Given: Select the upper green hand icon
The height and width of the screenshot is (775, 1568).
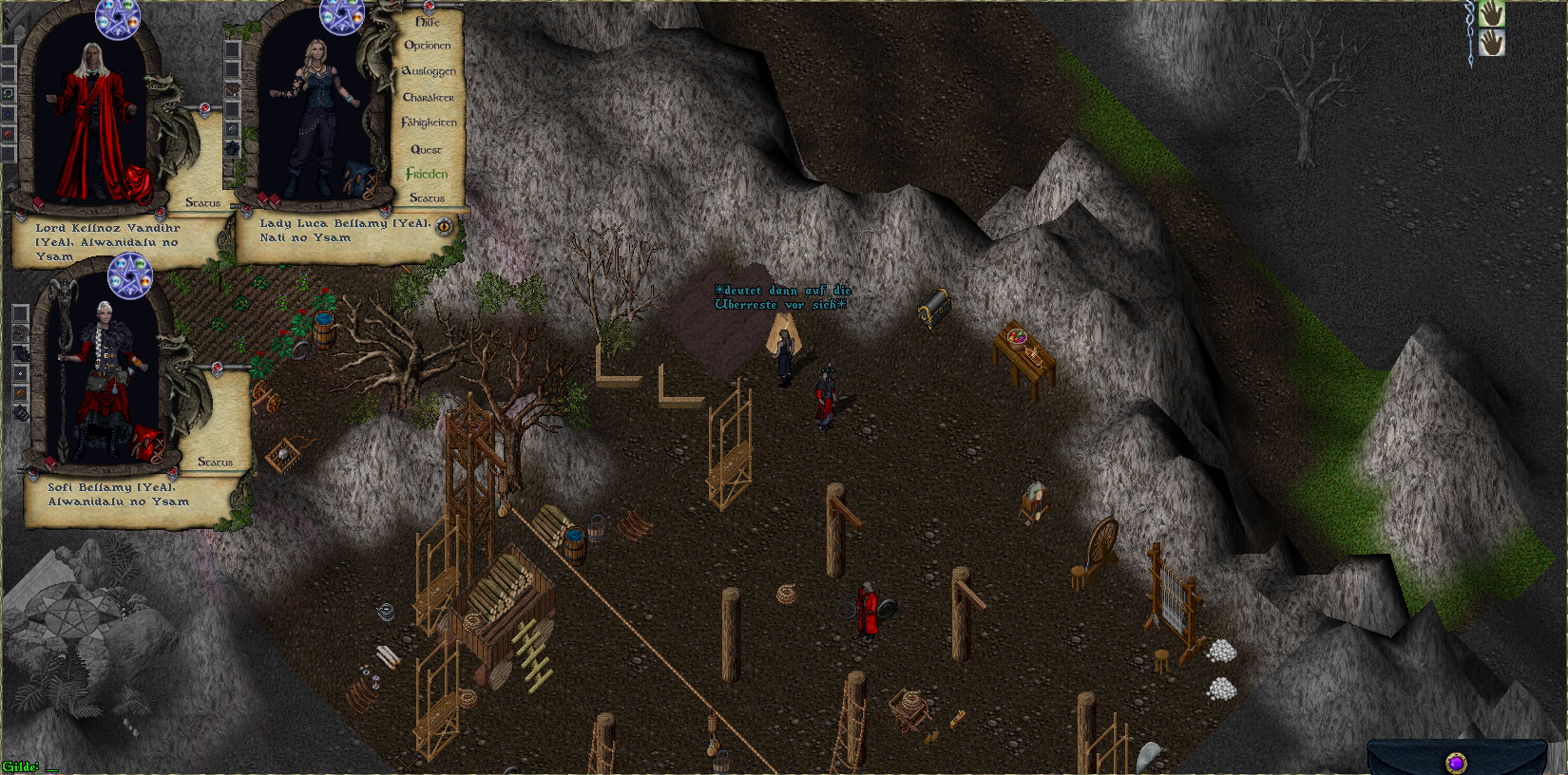Looking at the screenshot, I should 1491,14.
